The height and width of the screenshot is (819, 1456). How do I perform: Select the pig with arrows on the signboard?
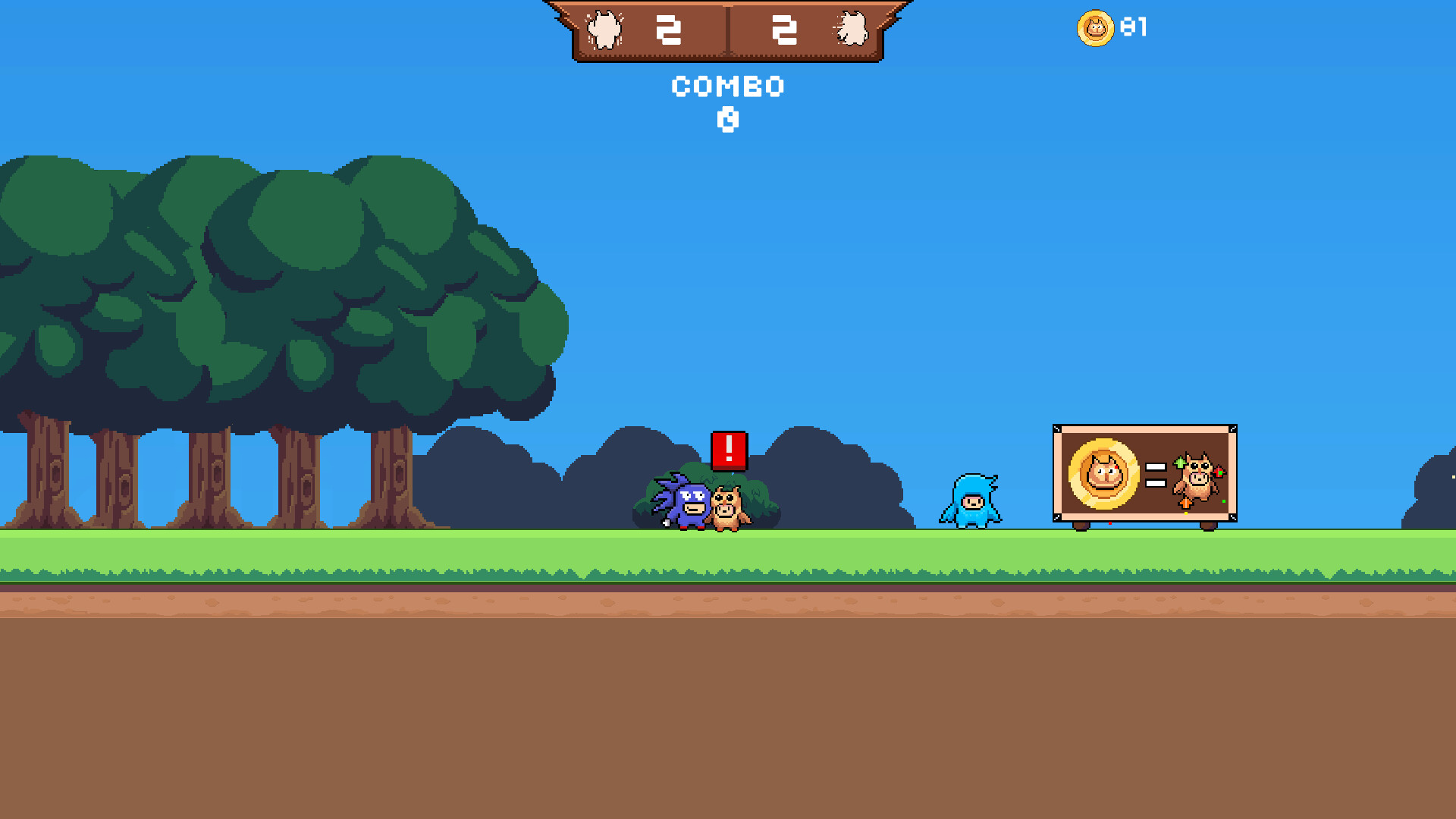tap(1200, 478)
